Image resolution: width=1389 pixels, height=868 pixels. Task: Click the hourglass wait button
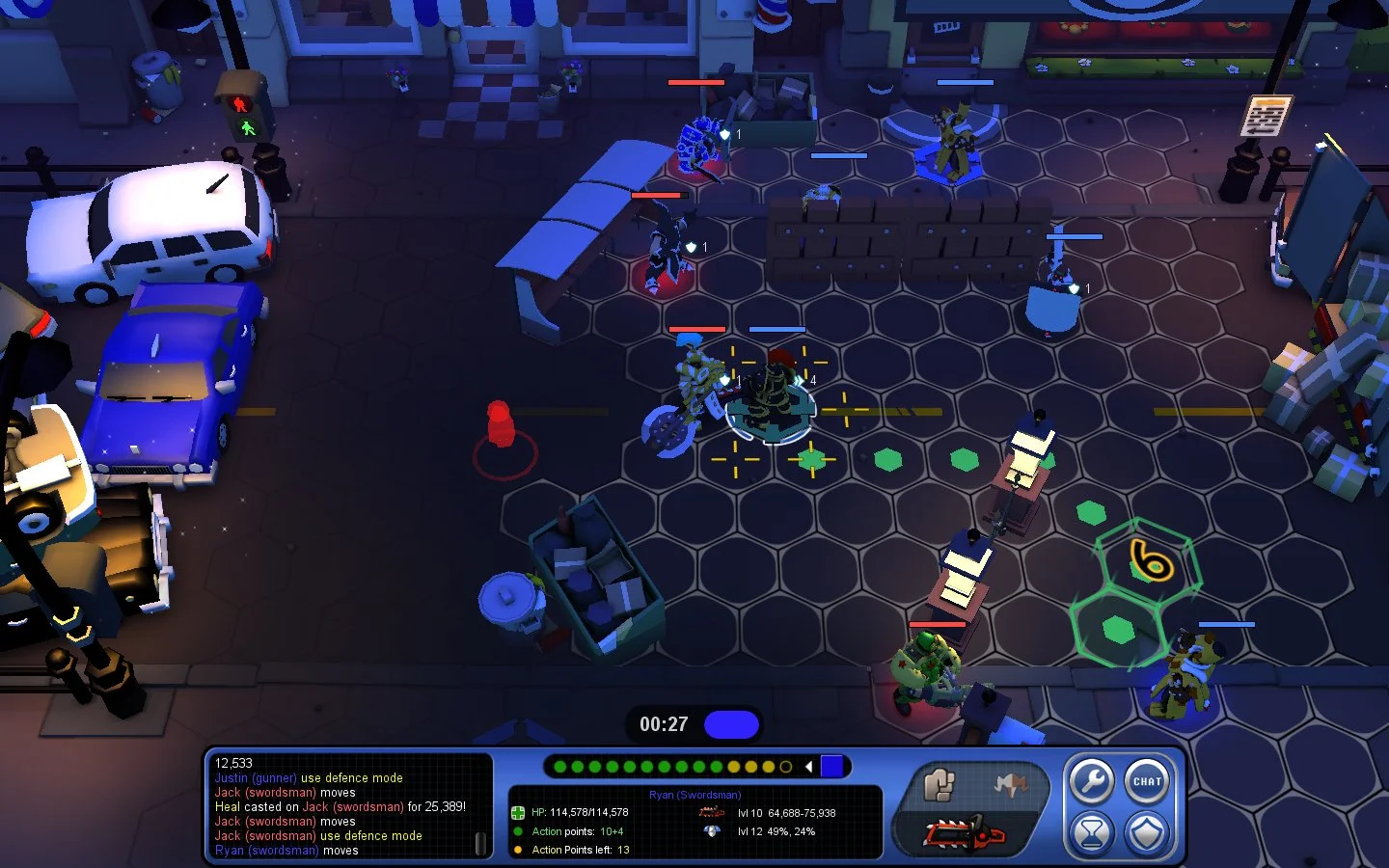click(x=1091, y=833)
